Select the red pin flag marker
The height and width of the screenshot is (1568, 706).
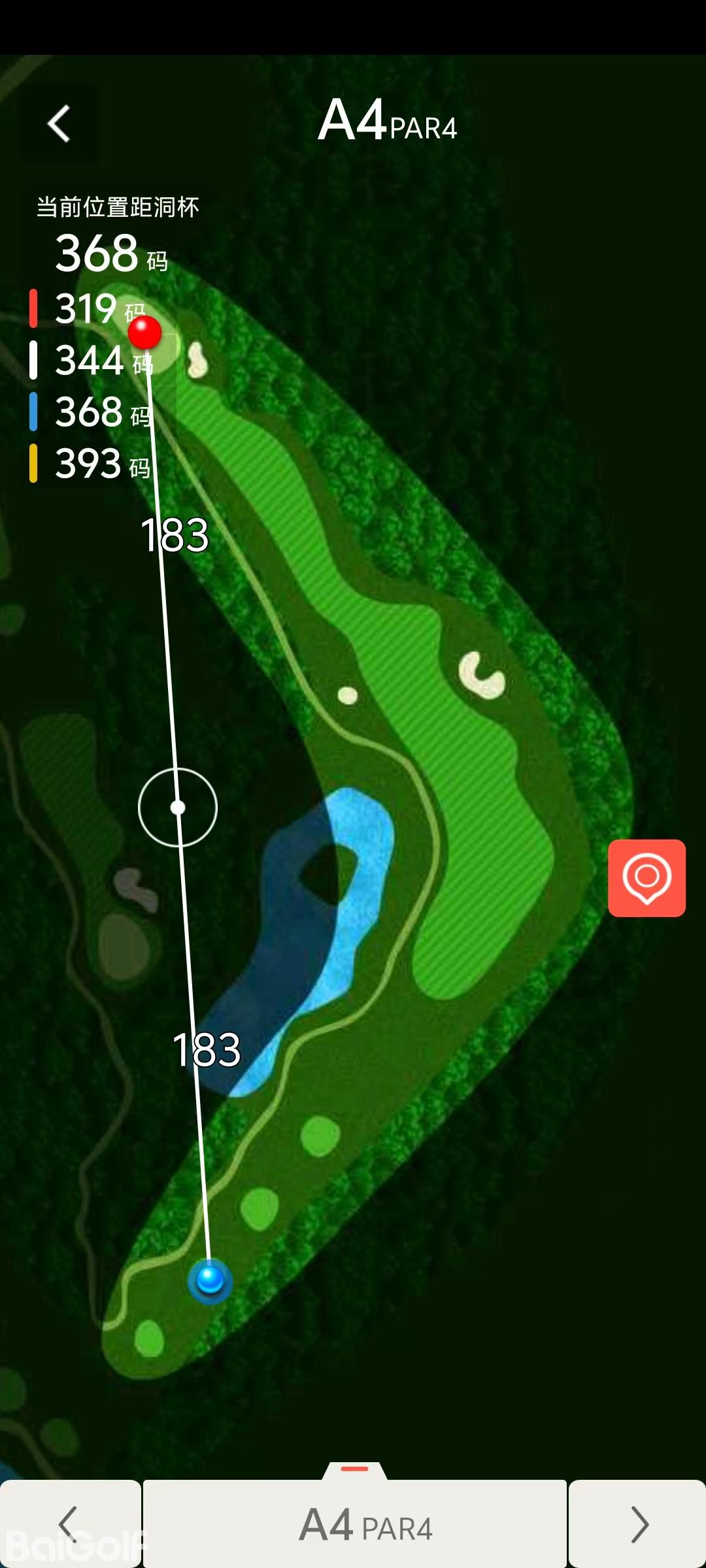[x=144, y=333]
